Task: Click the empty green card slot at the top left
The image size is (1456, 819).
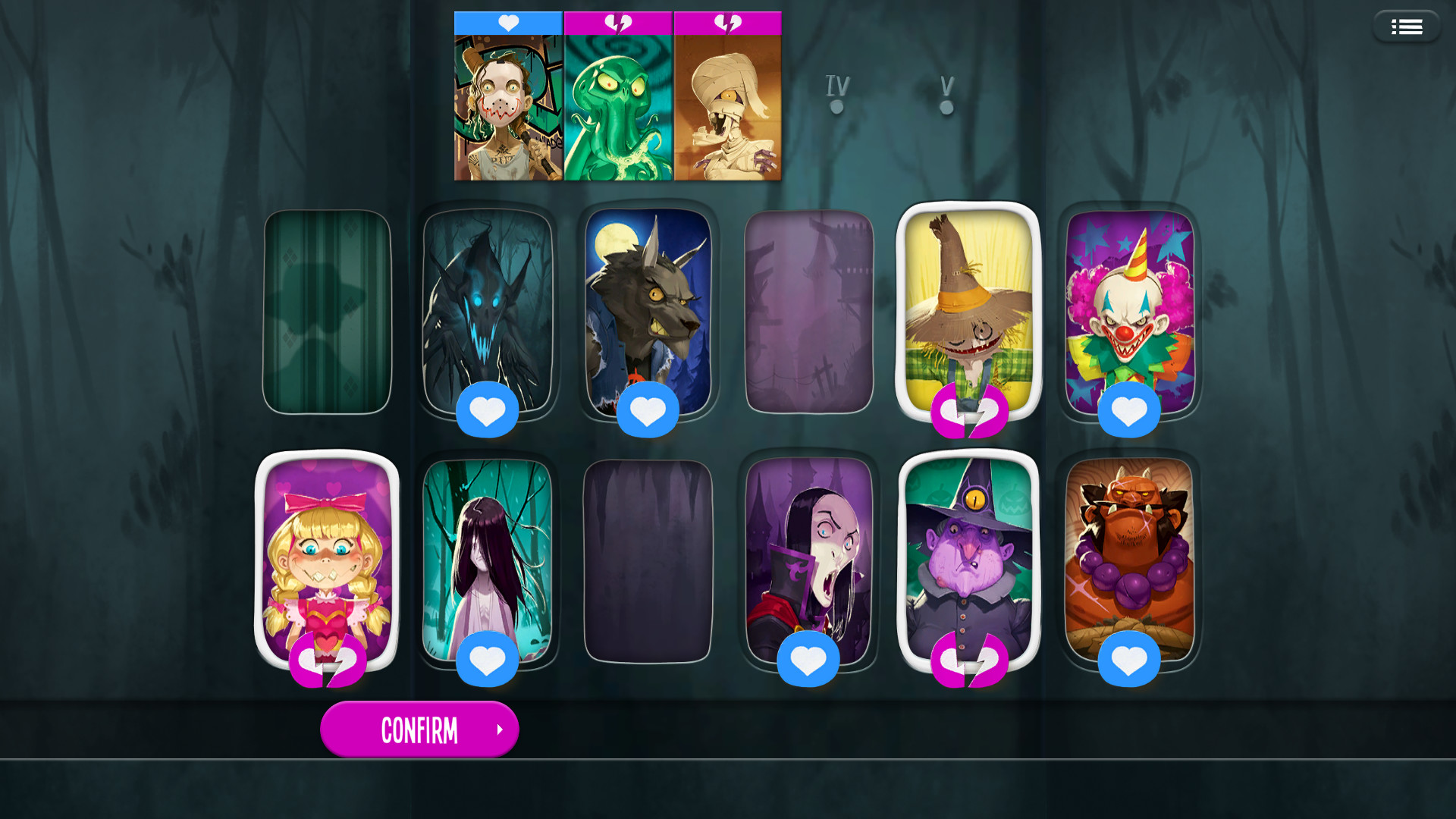Action: (327, 311)
